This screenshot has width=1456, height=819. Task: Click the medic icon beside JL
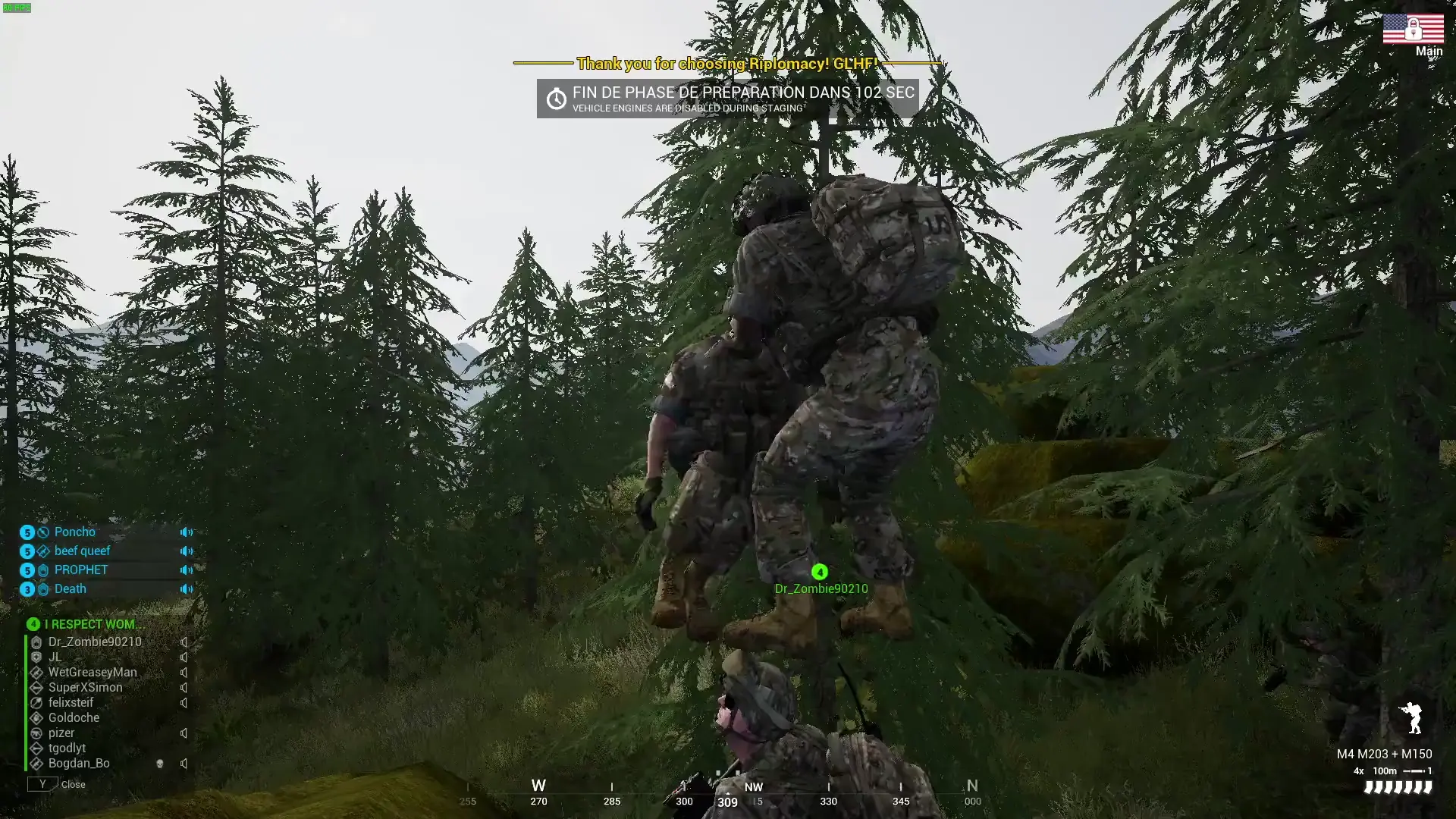[37, 657]
